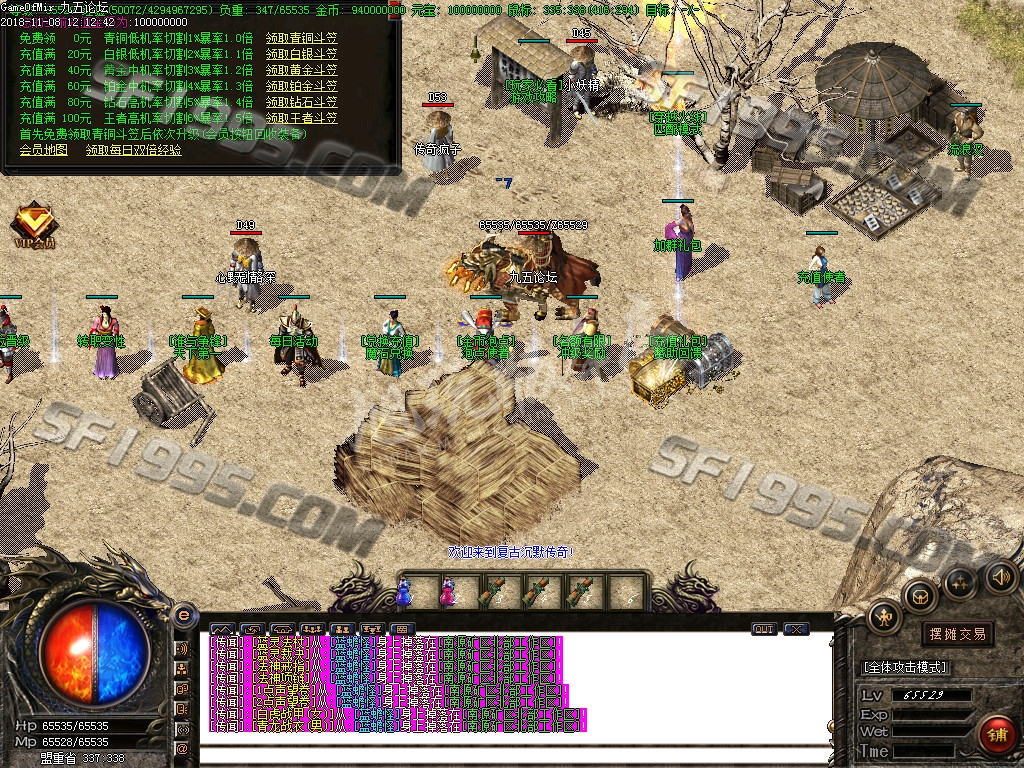Switch the 全体攻击模式 attack mode label

(x=904, y=667)
